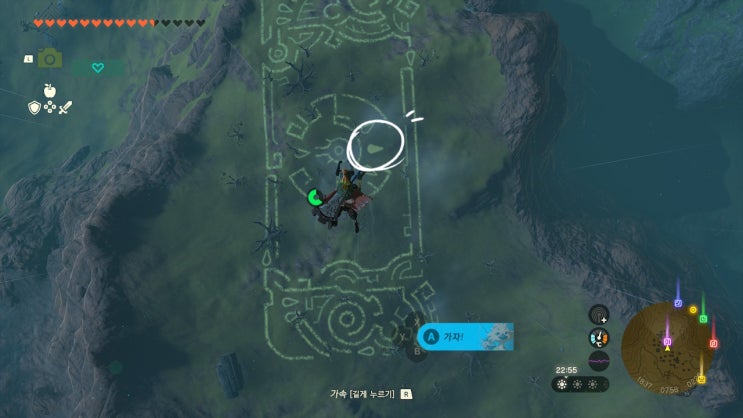The height and width of the screenshot is (418, 743).
Task: Select the red pin on the minimap
Action: tap(713, 343)
